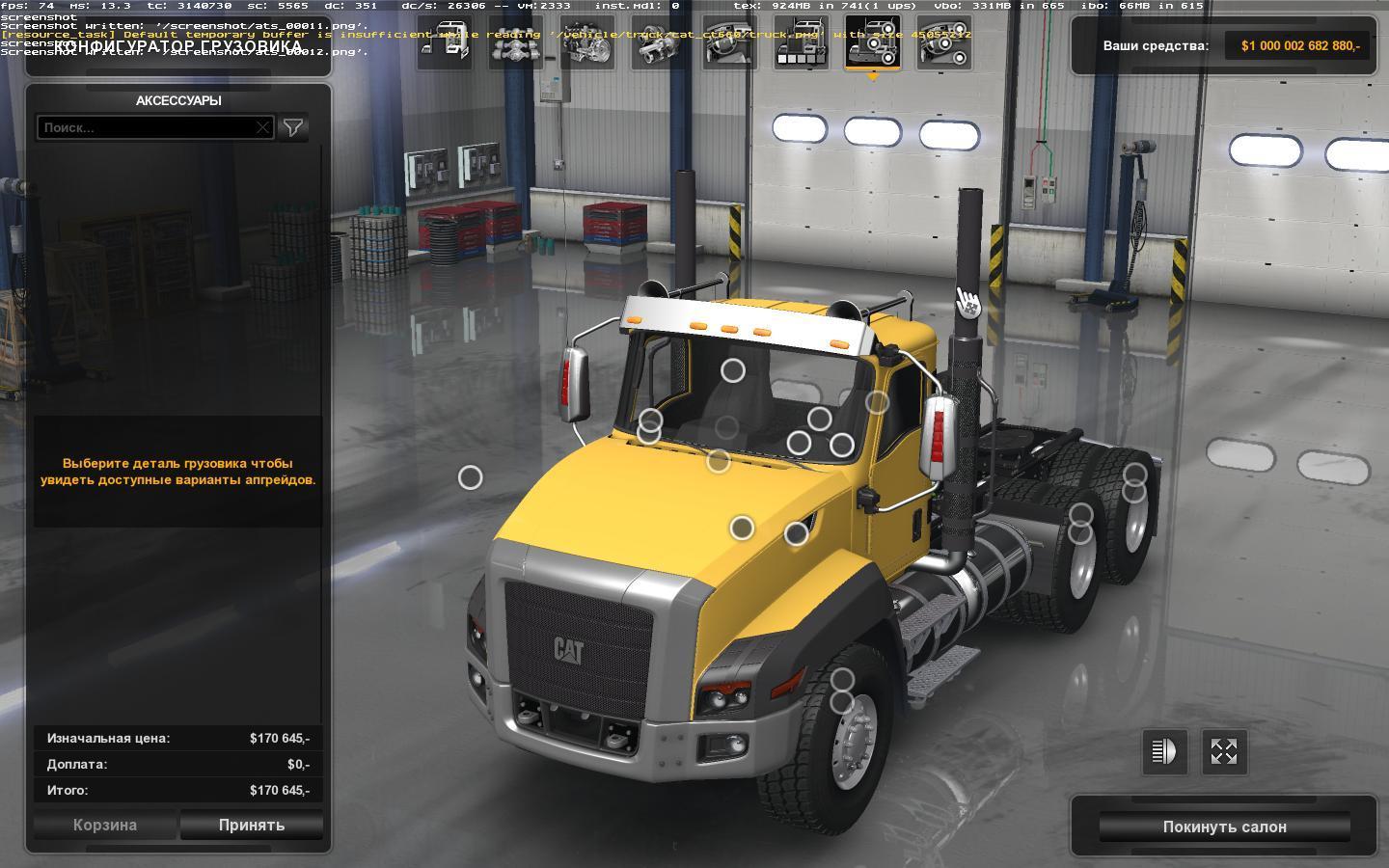Image resolution: width=1389 pixels, height=868 pixels.
Task: Open the Корзина cart
Action: (105, 825)
